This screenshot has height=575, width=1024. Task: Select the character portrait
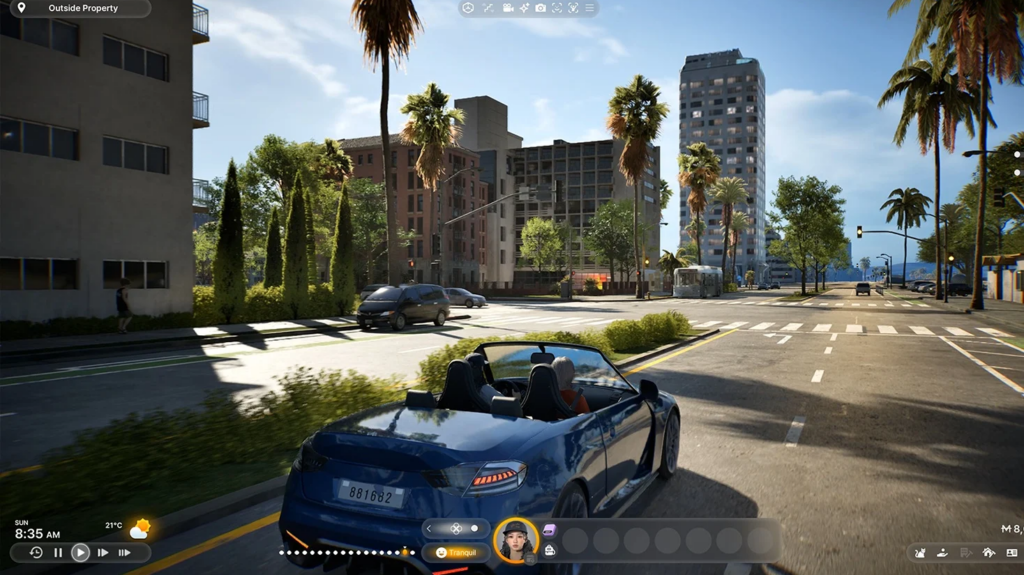pyautogui.click(x=516, y=541)
